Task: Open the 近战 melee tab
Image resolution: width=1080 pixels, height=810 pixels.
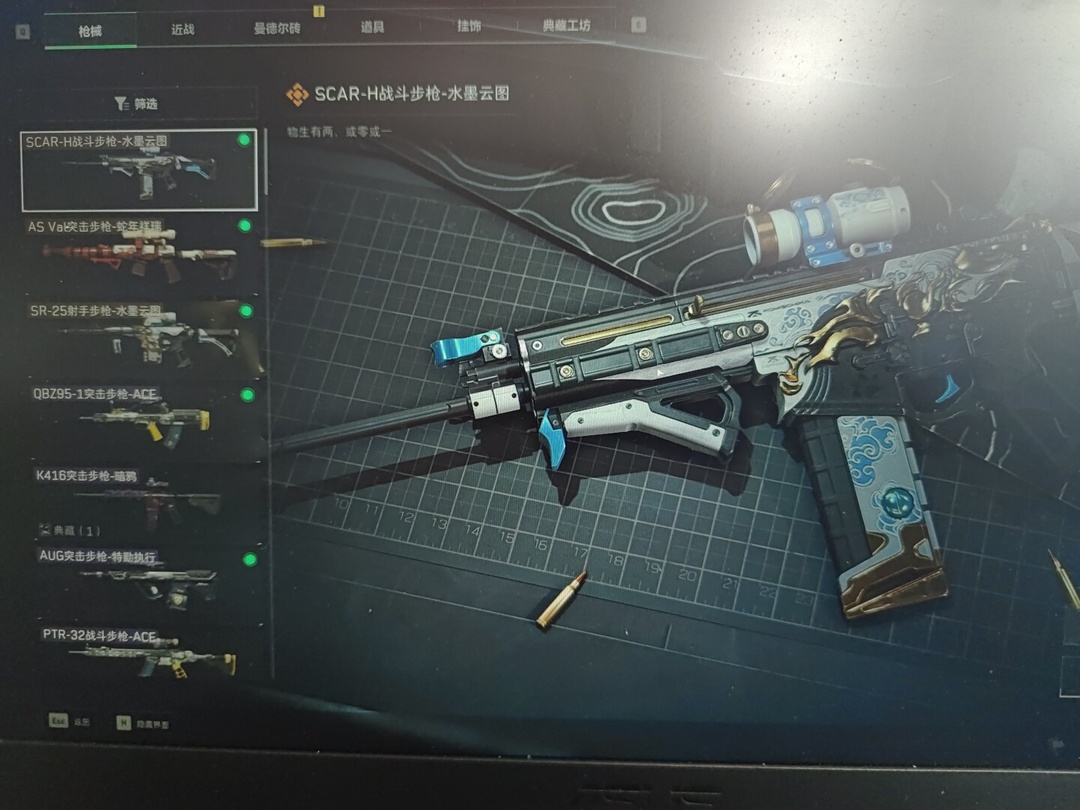Action: [x=182, y=29]
